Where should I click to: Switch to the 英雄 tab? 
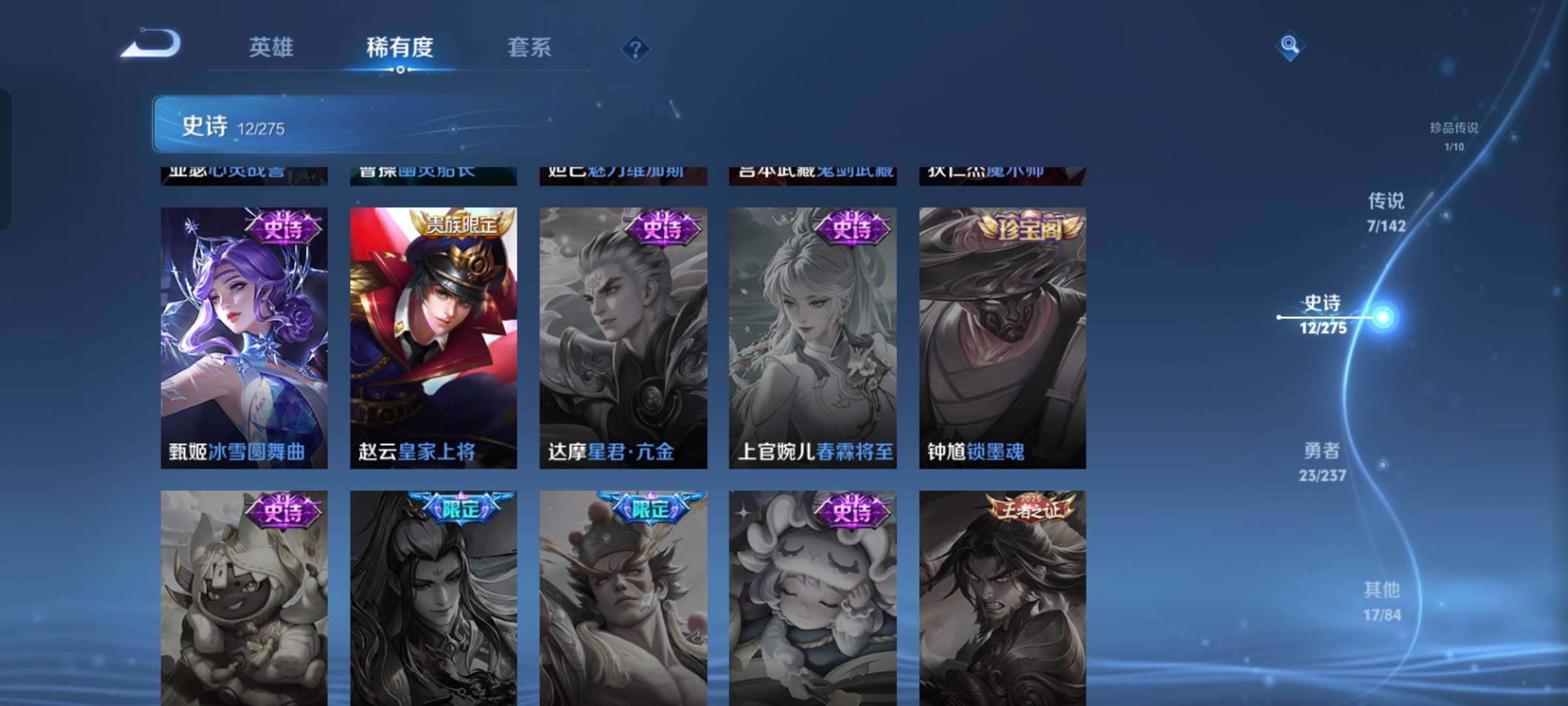[270, 46]
